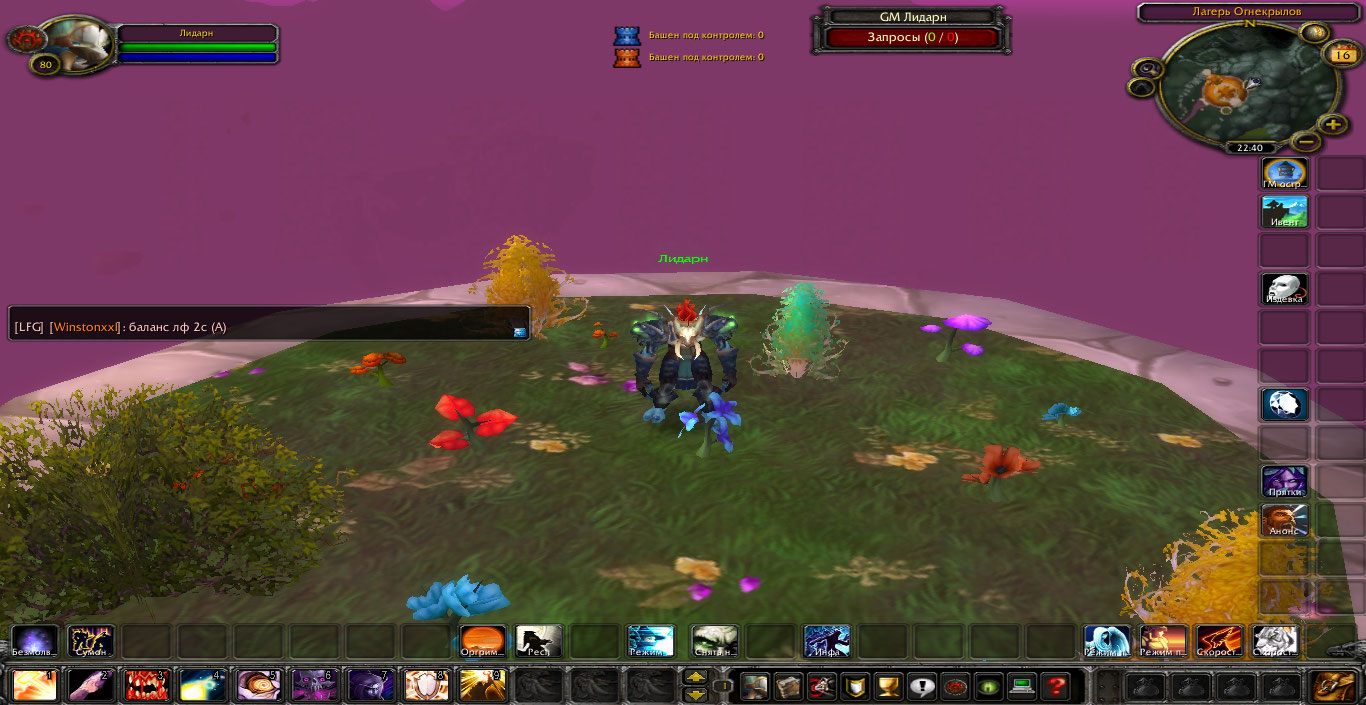This screenshot has width=1366, height=705.
Task: Open the main backpack bag
Action: coord(1333,686)
